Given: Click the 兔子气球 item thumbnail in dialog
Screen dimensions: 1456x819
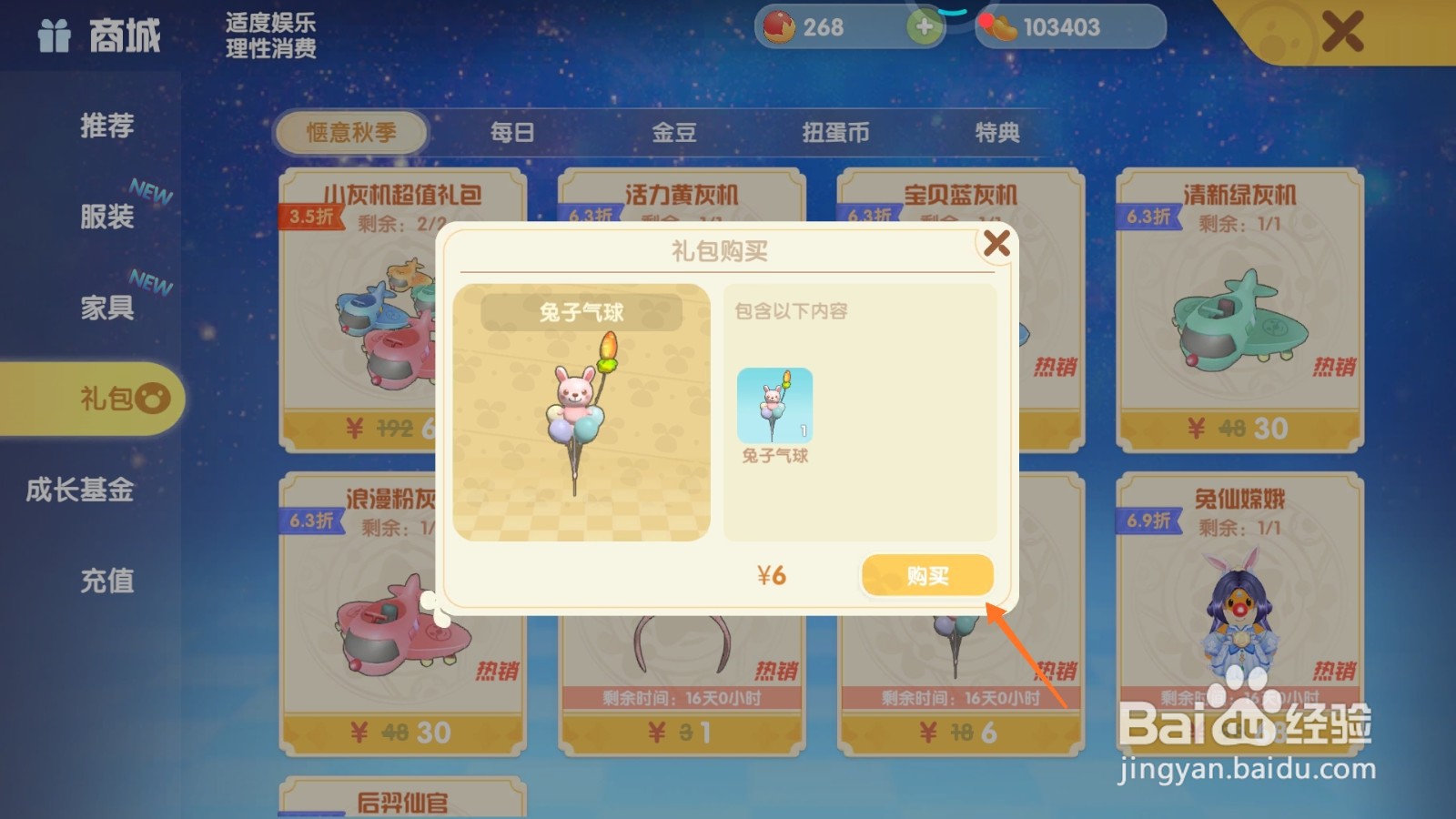Looking at the screenshot, I should coord(775,407).
